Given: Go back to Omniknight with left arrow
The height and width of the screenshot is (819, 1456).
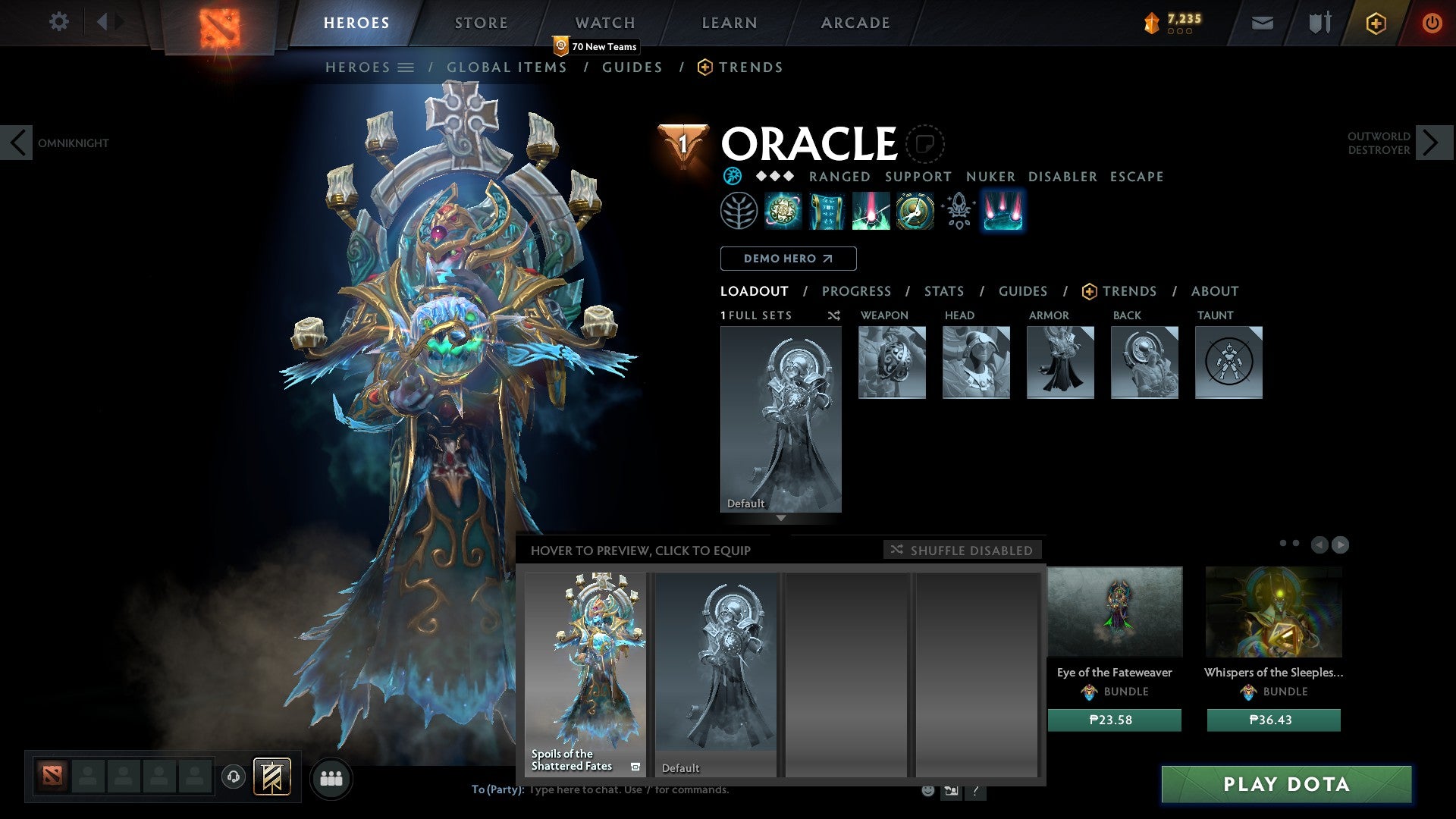Looking at the screenshot, I should click(x=17, y=143).
